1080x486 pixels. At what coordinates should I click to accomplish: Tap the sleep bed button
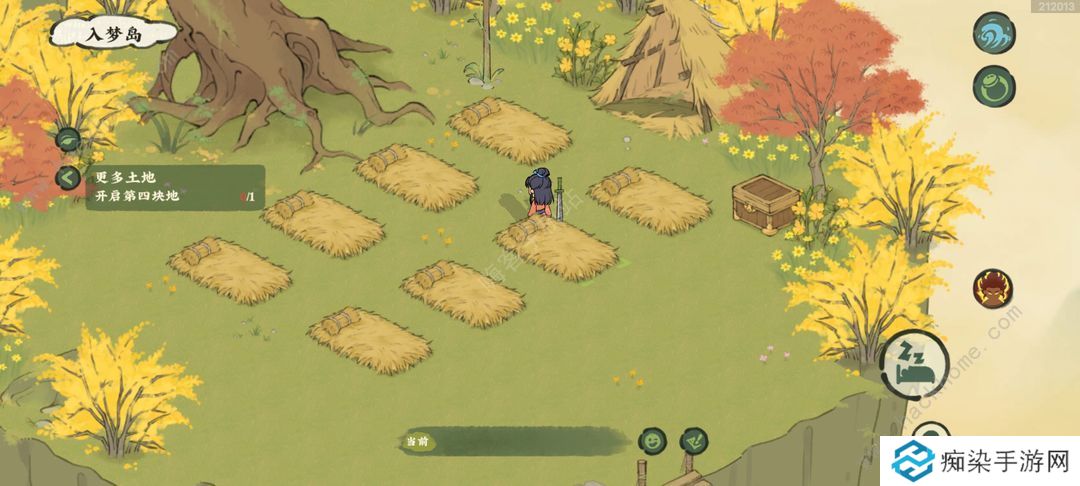914,361
